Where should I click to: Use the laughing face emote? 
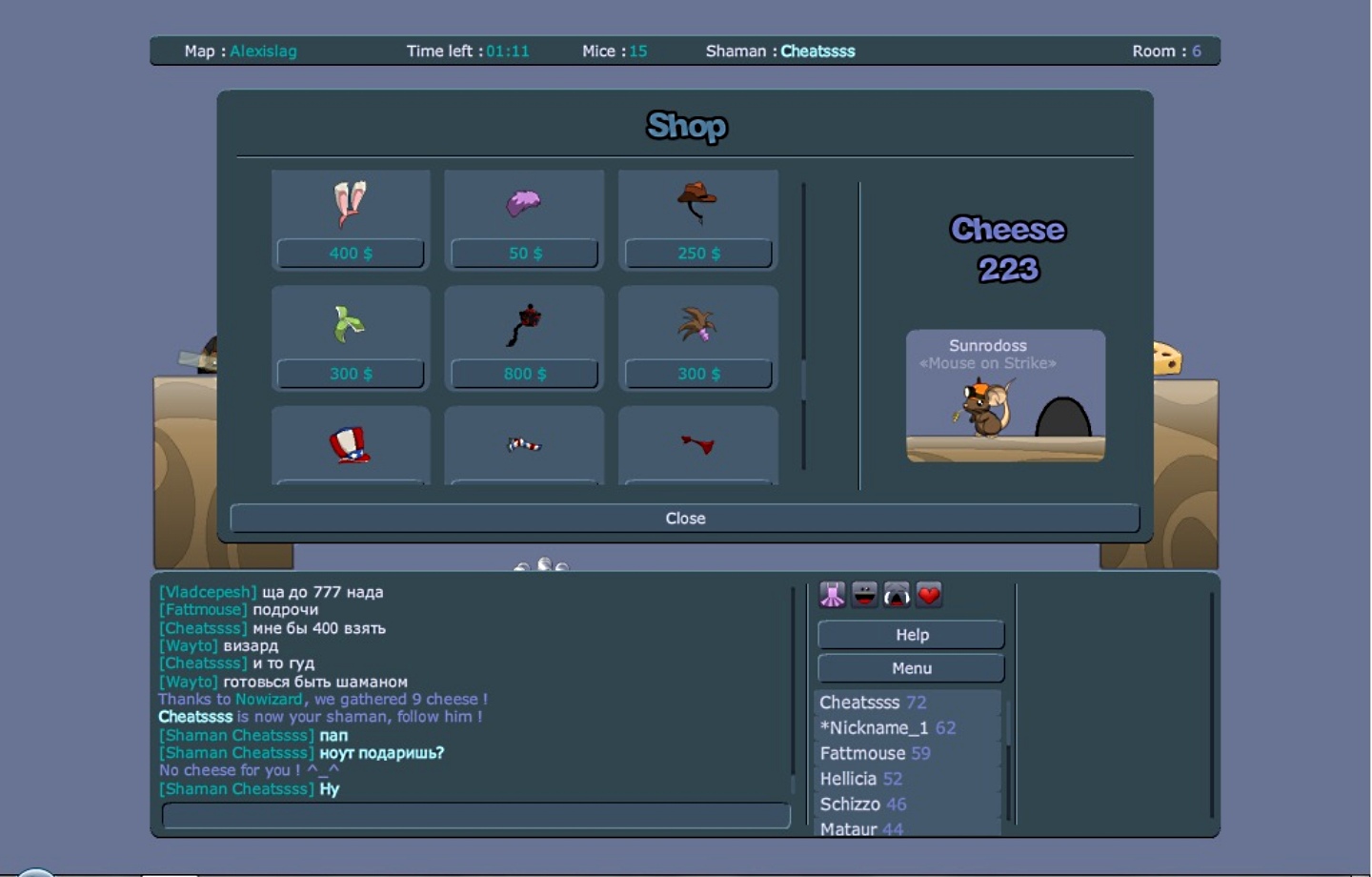(864, 595)
